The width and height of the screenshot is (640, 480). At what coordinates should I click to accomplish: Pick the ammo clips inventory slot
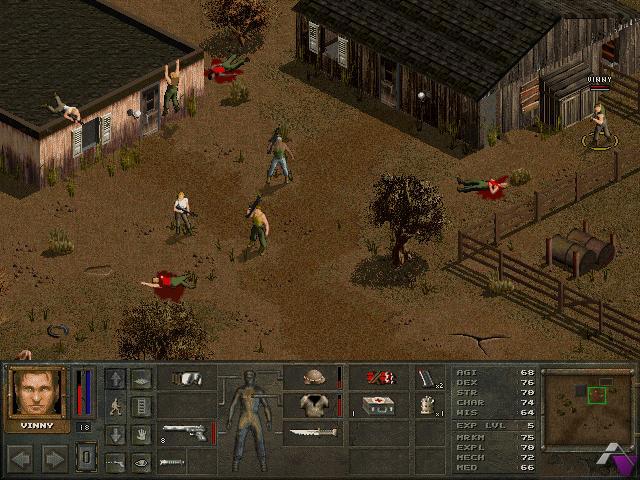[429, 378]
